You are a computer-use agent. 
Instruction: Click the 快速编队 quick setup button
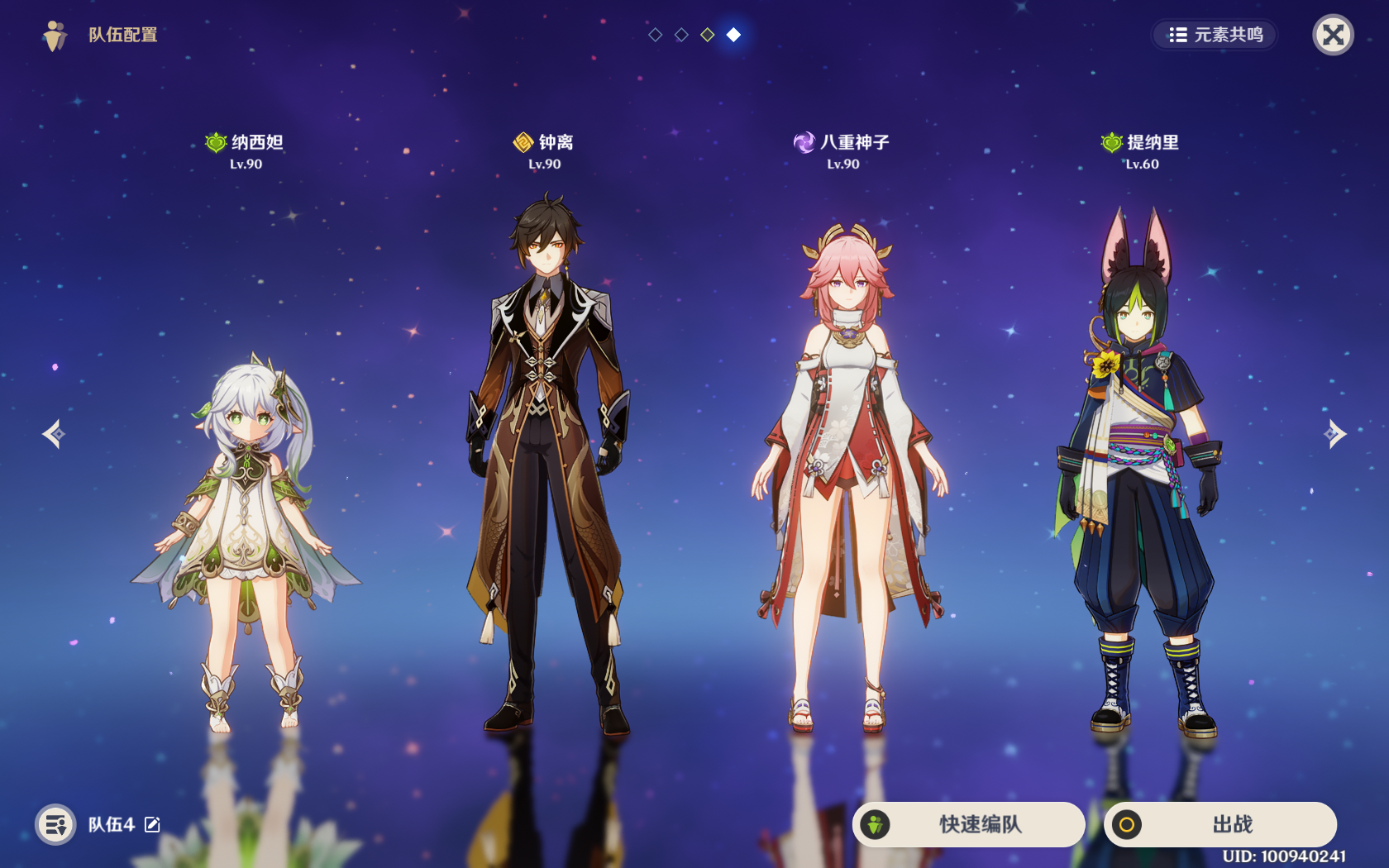click(x=968, y=824)
